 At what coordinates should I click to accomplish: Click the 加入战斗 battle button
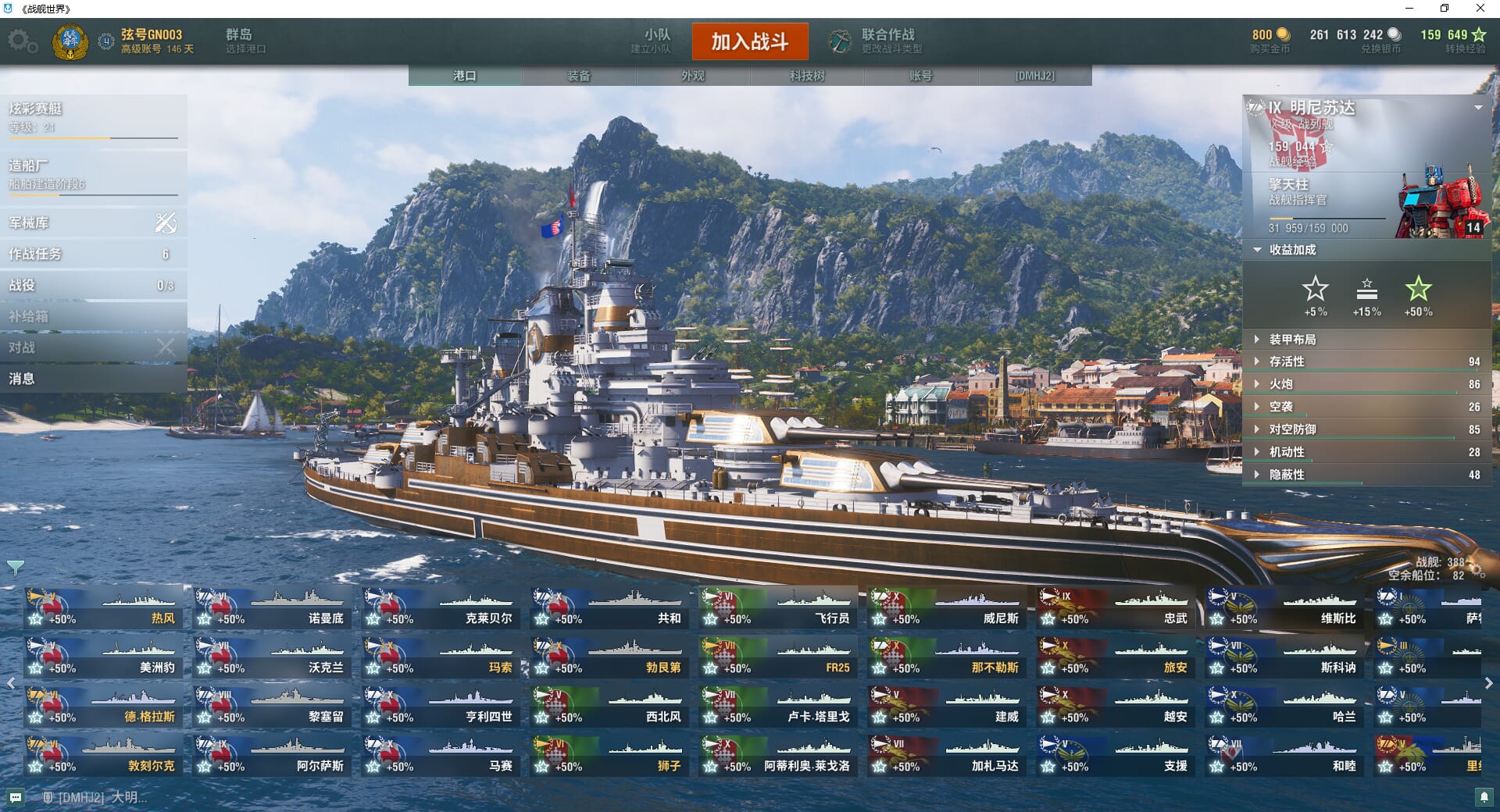749,41
